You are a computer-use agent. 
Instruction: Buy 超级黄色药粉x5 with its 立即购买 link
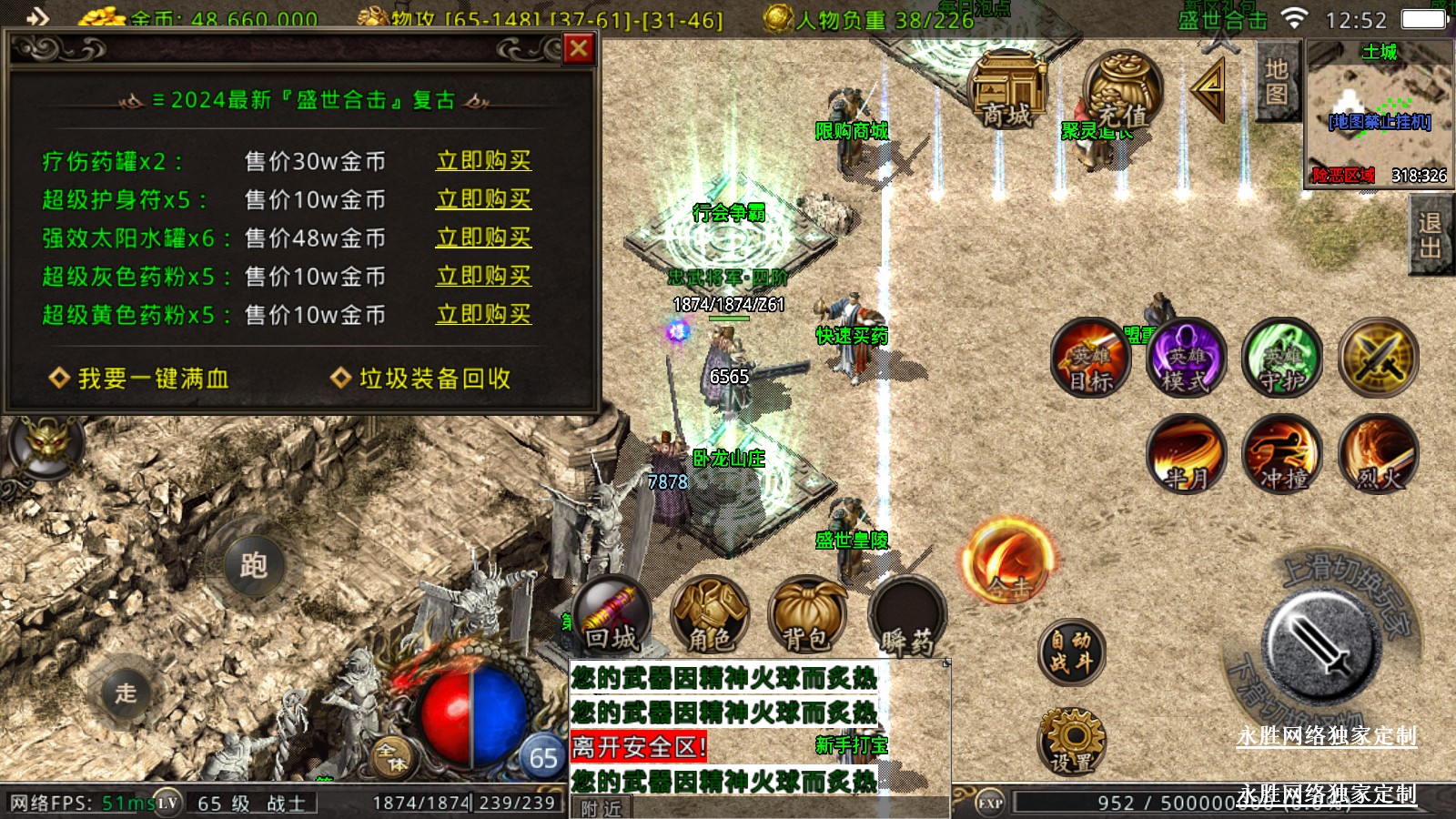483,314
